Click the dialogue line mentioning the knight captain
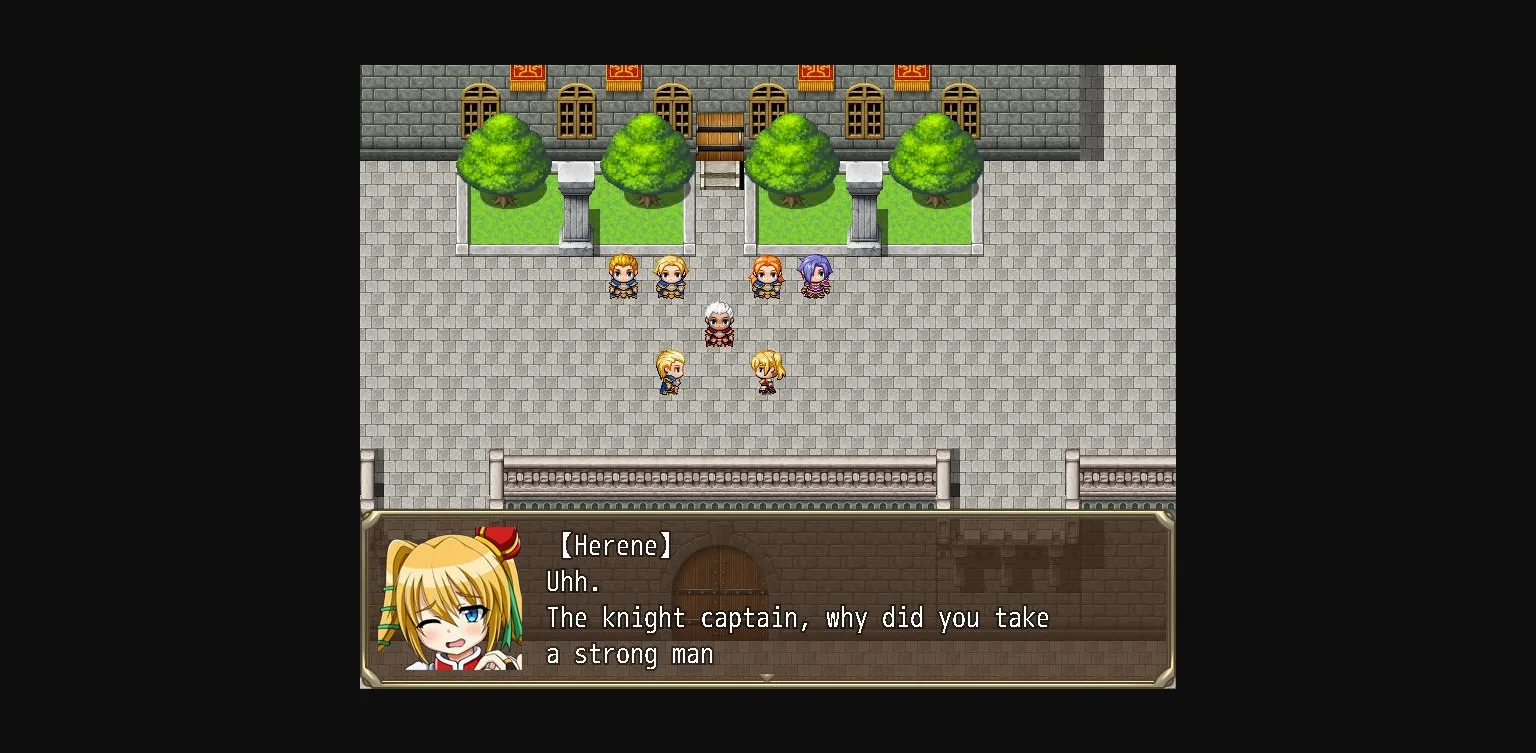 point(797,618)
